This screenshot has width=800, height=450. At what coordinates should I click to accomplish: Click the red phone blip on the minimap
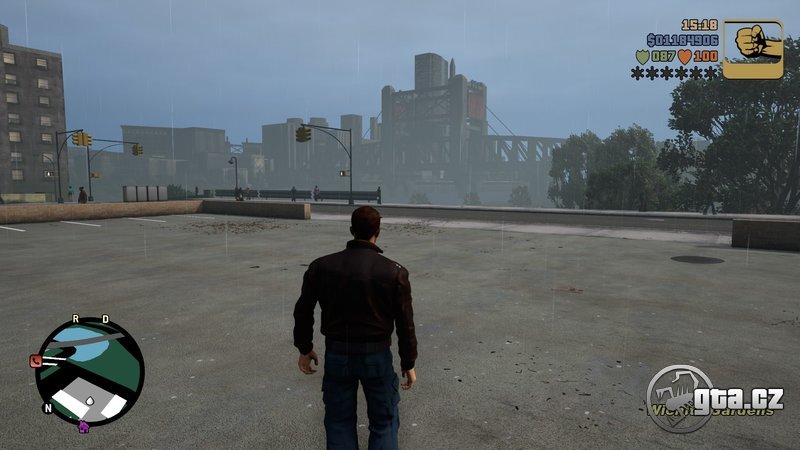tap(37, 361)
